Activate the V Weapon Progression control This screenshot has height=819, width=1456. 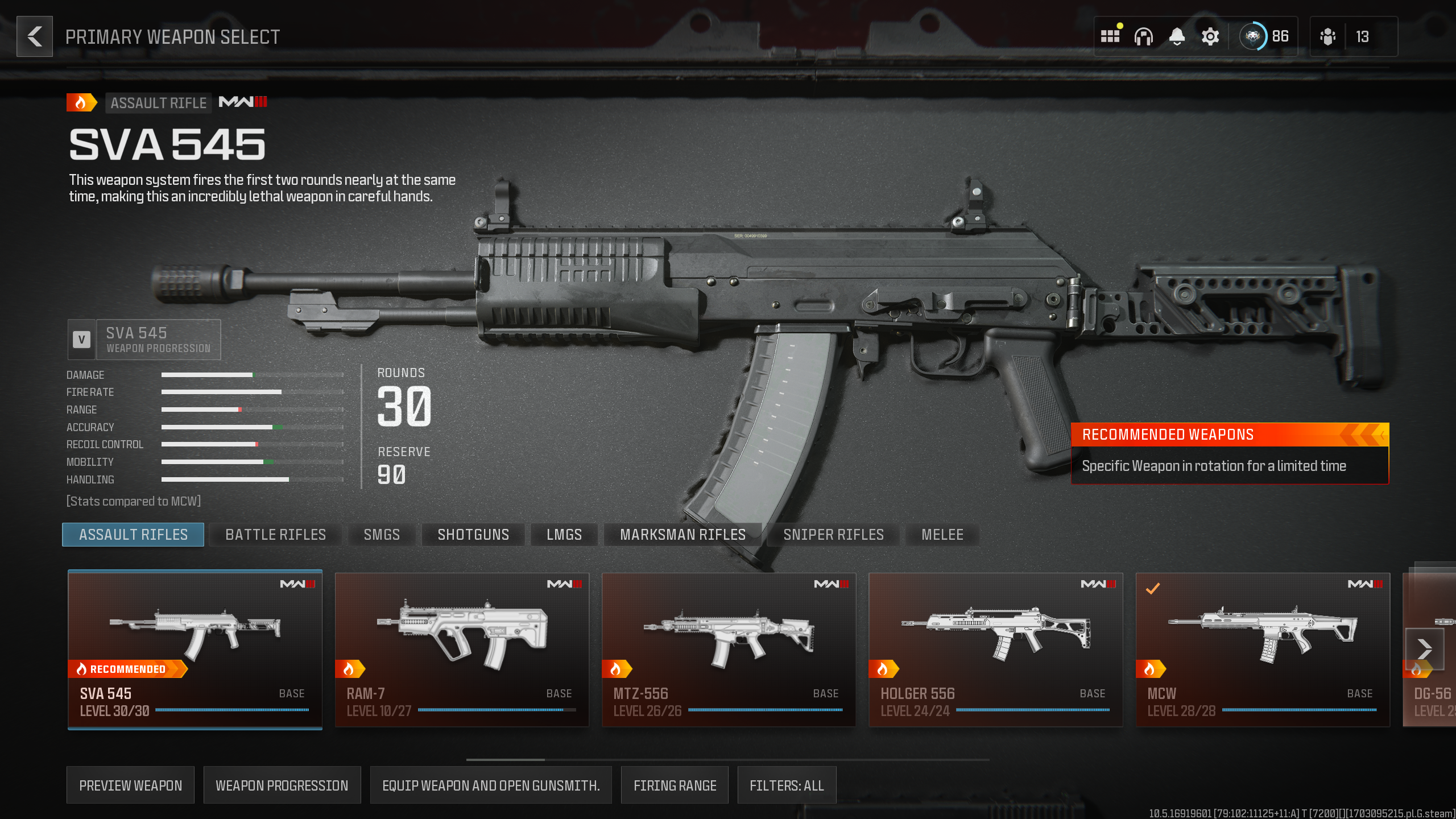coord(82,340)
